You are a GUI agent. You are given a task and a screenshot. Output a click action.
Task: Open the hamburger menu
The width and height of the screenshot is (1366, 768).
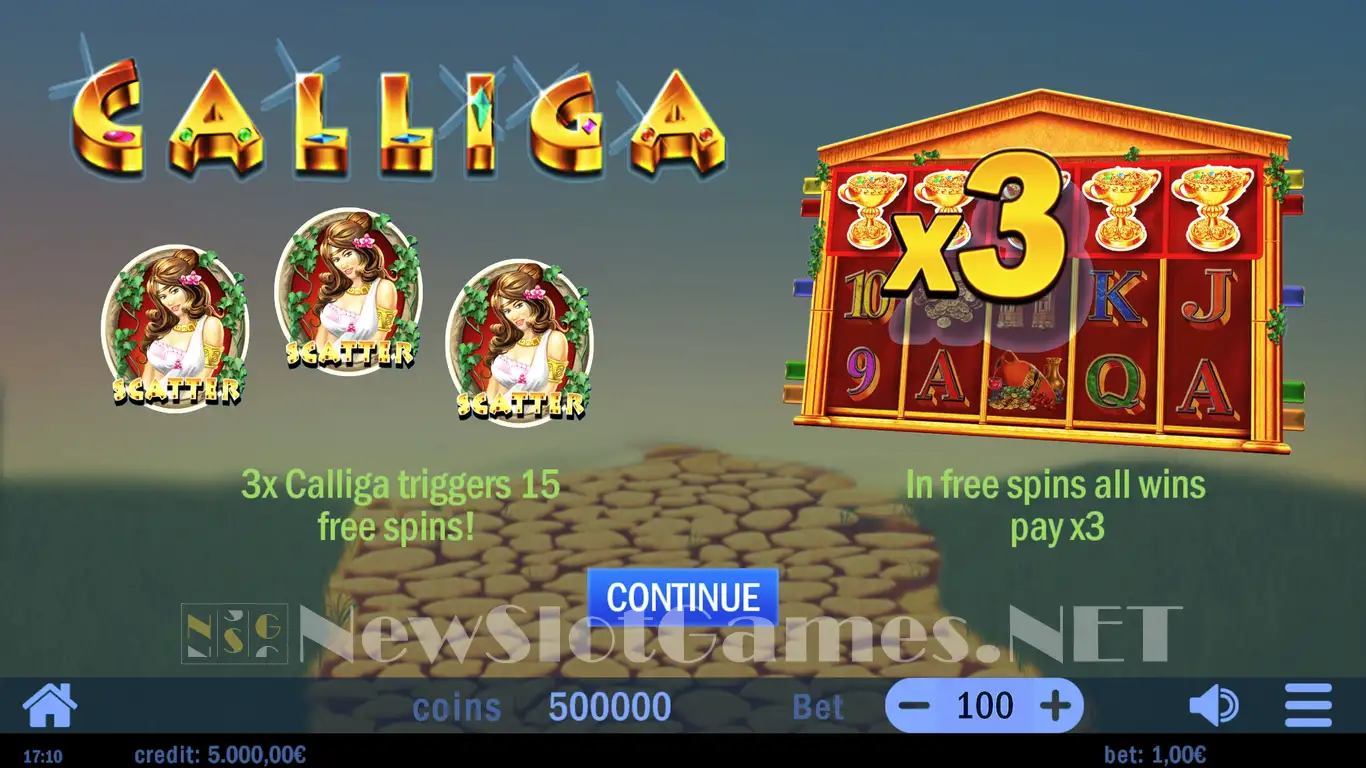click(x=1308, y=706)
